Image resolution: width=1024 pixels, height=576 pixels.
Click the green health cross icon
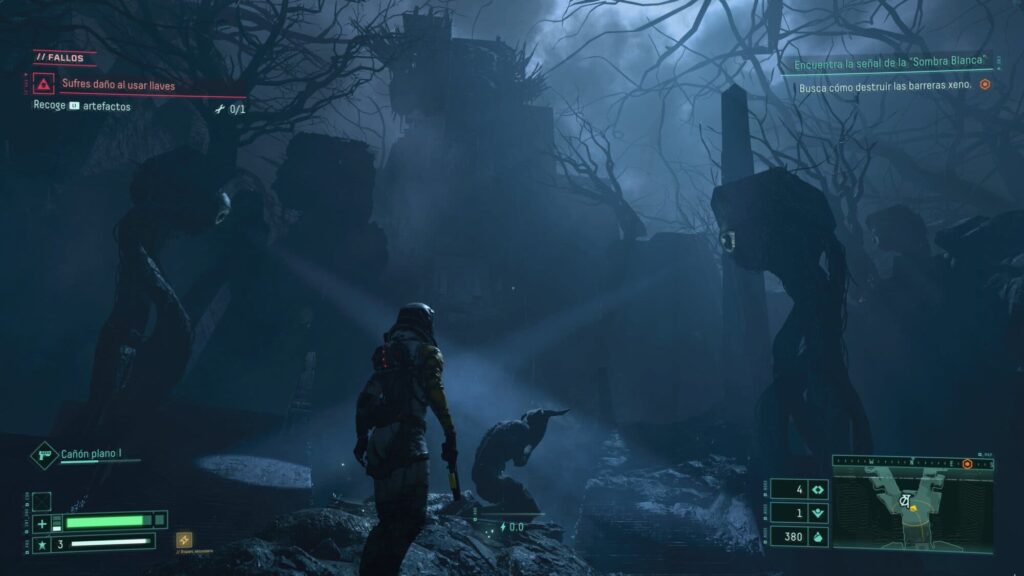click(x=42, y=522)
